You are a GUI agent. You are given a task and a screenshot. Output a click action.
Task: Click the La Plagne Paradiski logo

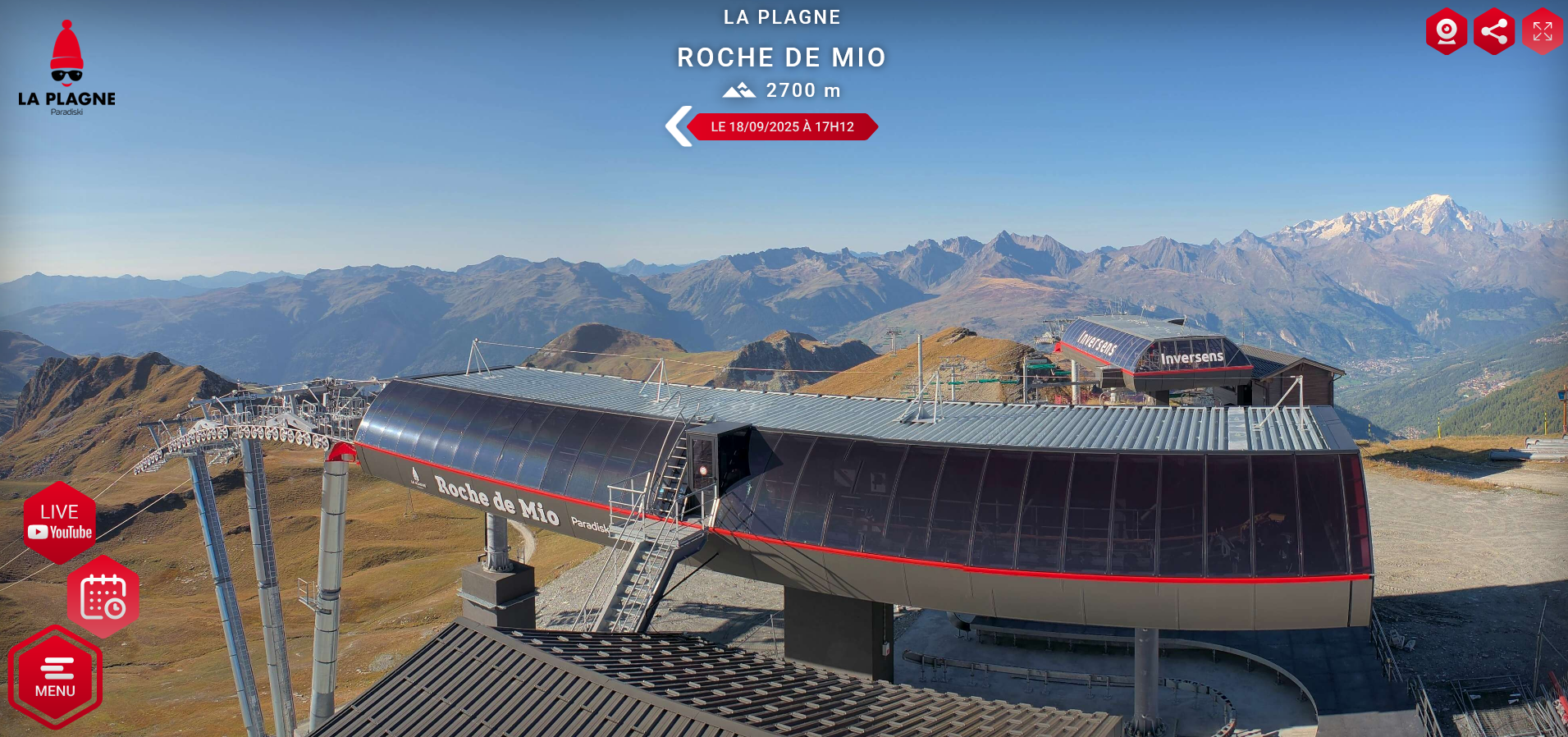66,69
